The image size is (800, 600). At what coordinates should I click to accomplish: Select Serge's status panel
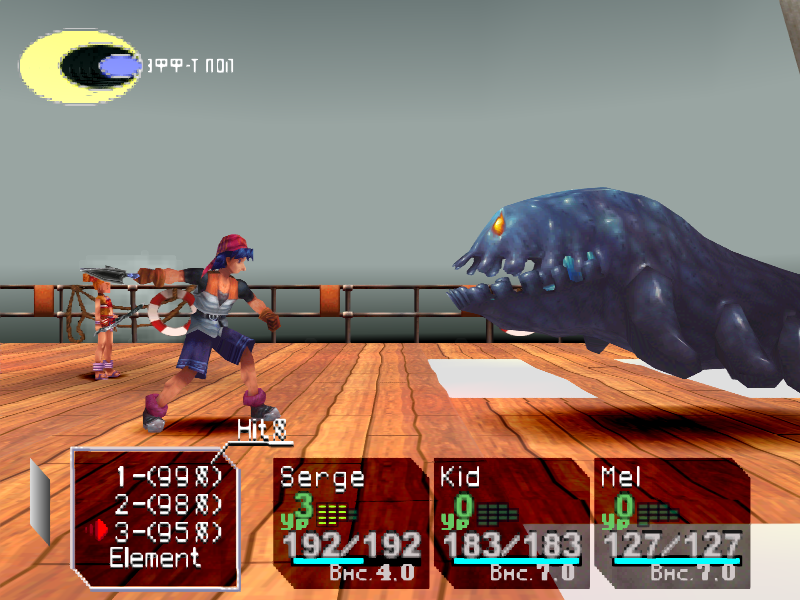click(350, 522)
